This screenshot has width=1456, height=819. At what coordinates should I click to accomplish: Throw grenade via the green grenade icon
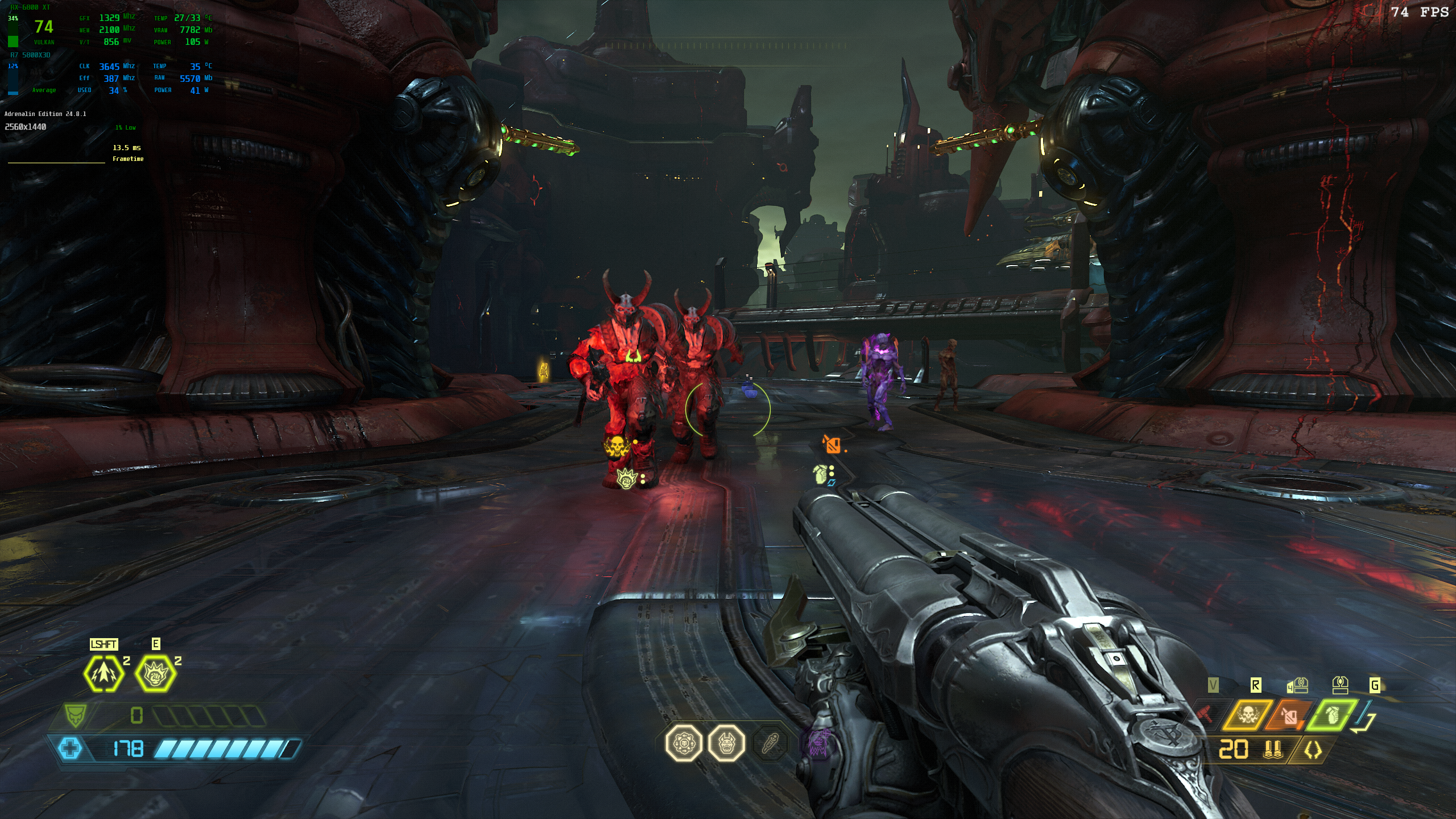[x=1331, y=714]
